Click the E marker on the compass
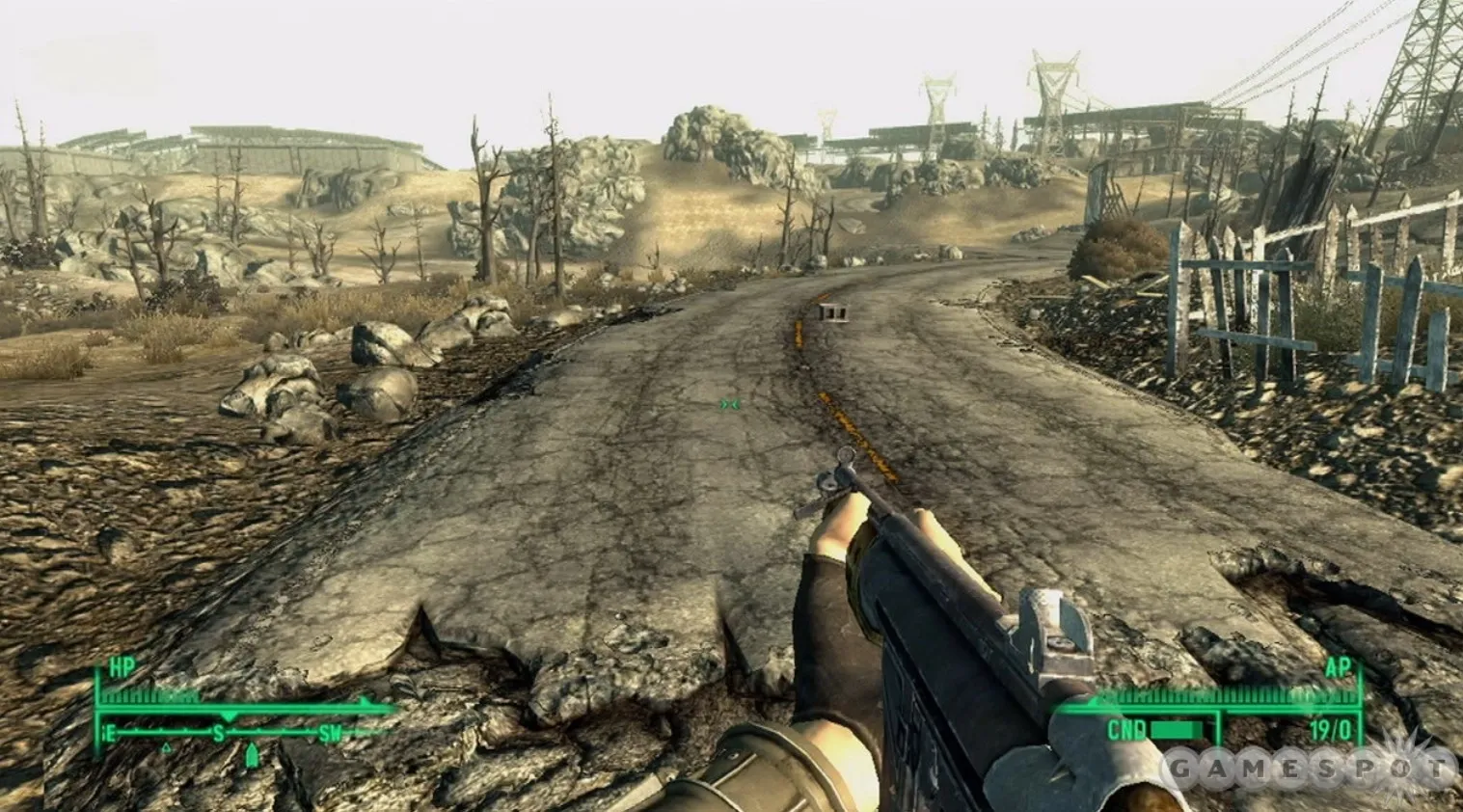1463x812 pixels. point(111,731)
